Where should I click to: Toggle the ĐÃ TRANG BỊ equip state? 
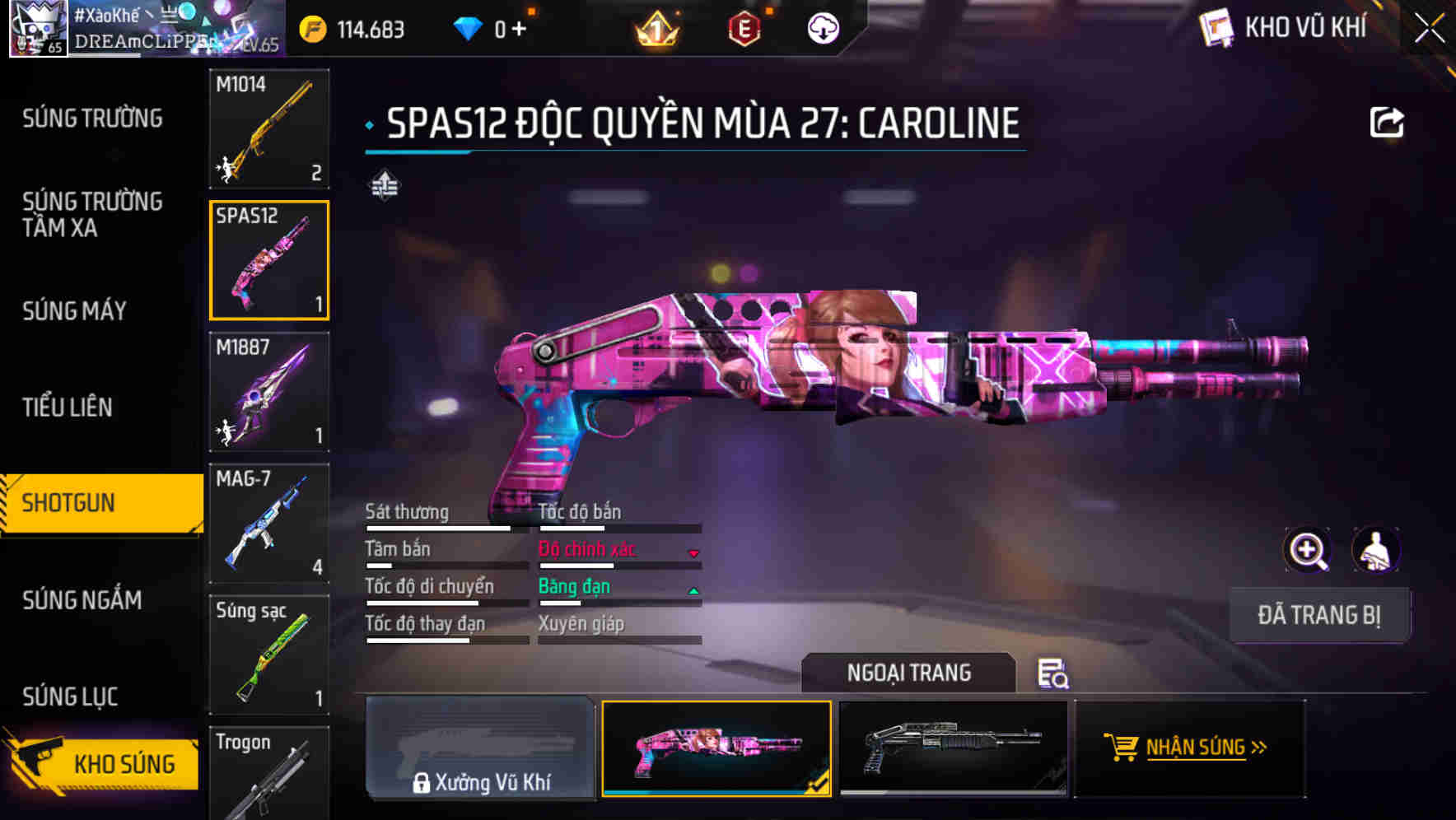click(x=1319, y=615)
